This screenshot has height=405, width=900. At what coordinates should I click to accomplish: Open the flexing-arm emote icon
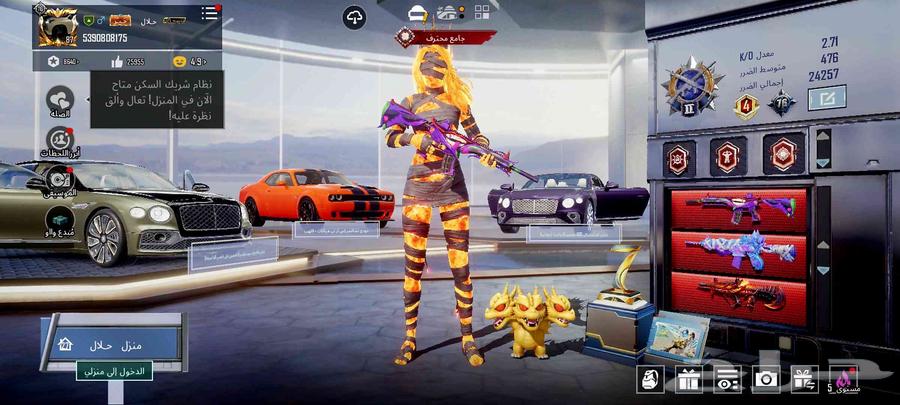(x=648, y=379)
